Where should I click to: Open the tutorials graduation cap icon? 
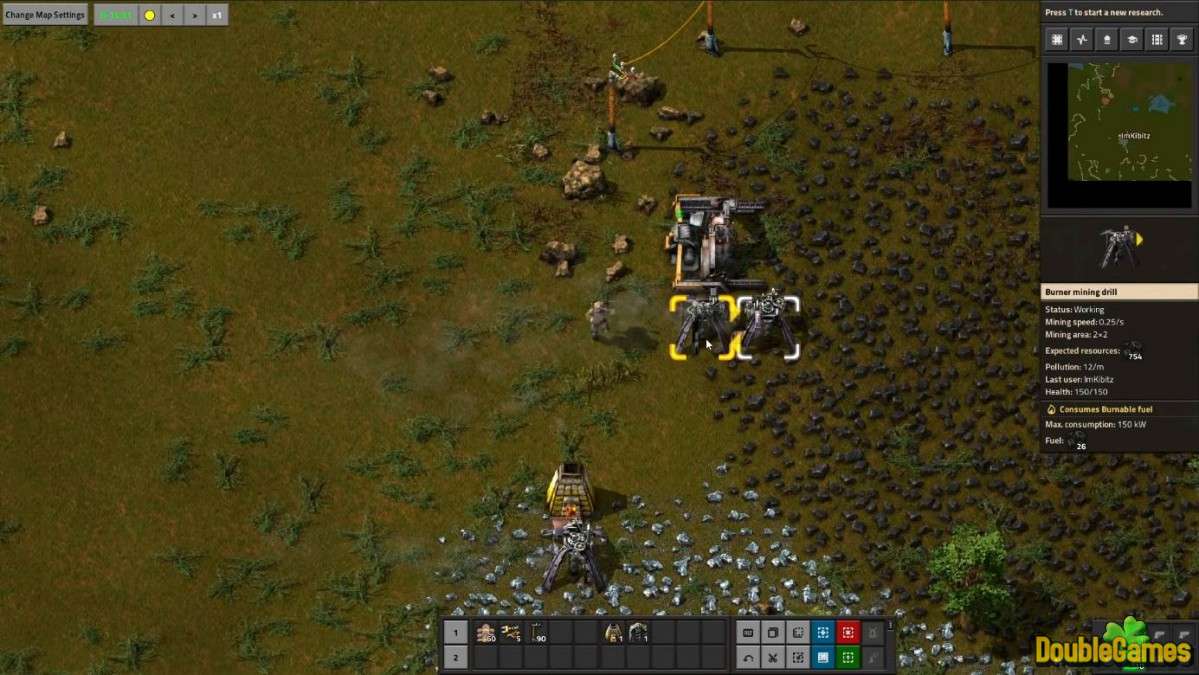tap(1131, 40)
